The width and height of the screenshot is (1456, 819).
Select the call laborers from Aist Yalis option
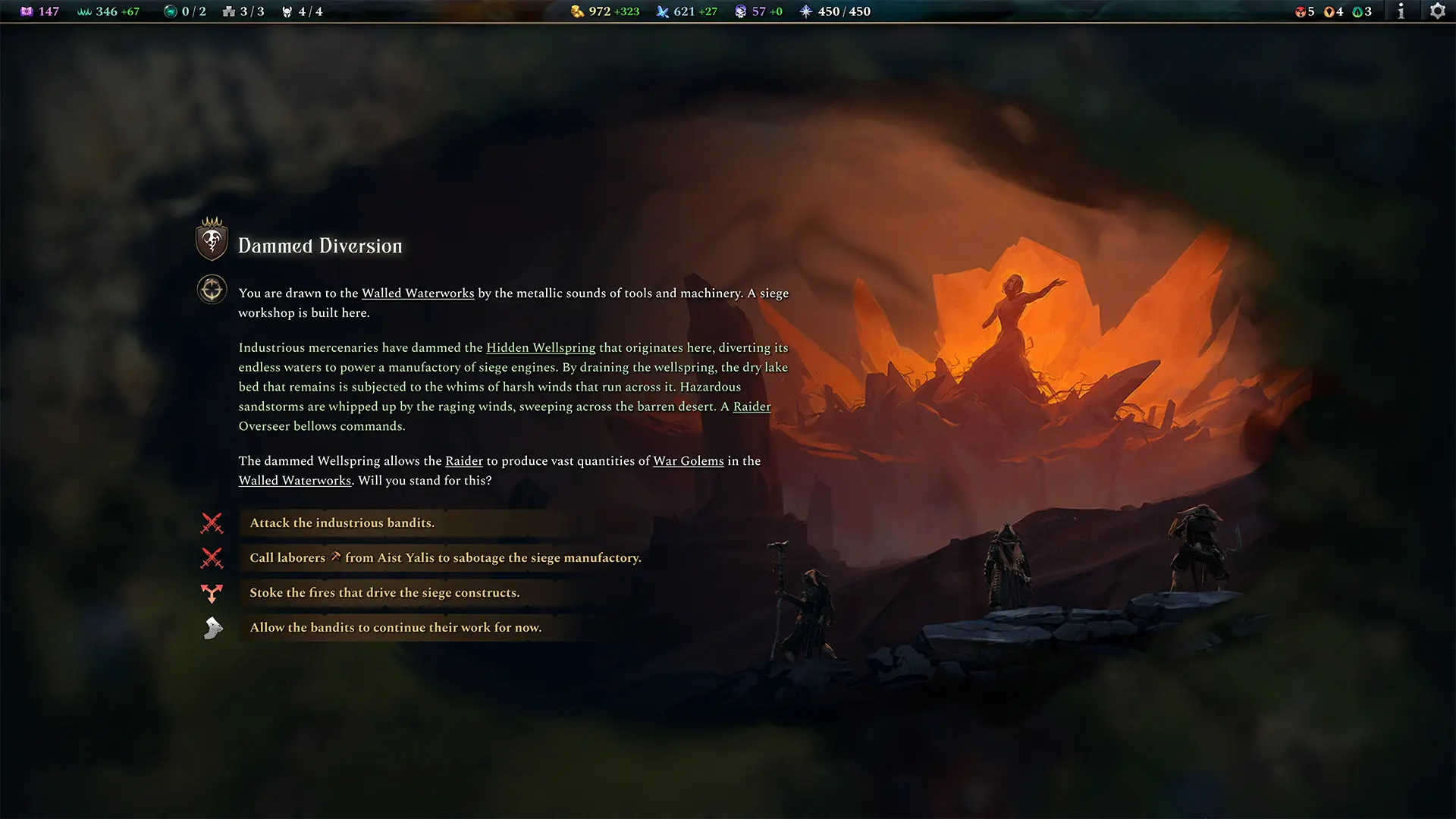[445, 558]
